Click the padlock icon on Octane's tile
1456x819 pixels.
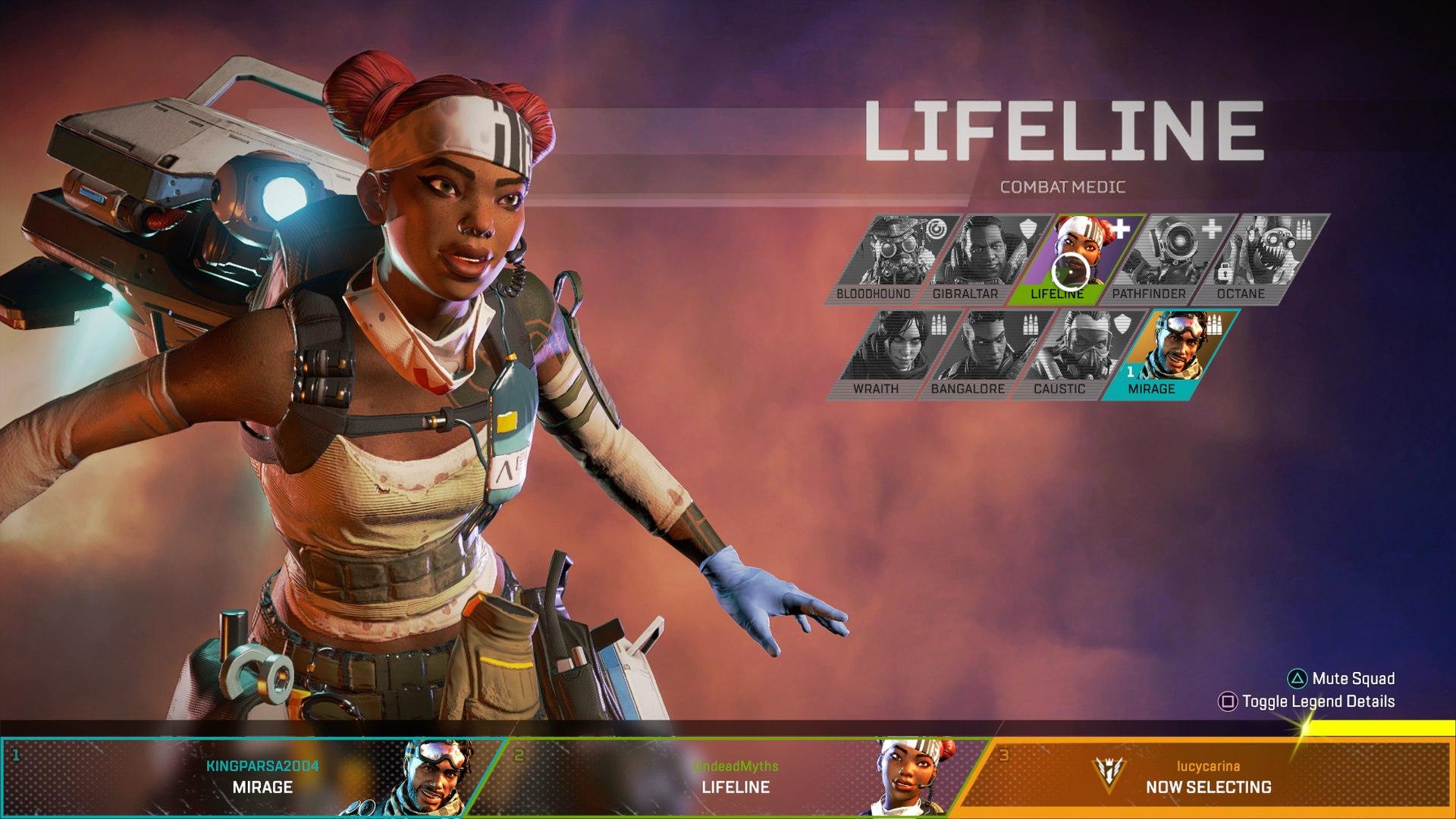(1225, 273)
